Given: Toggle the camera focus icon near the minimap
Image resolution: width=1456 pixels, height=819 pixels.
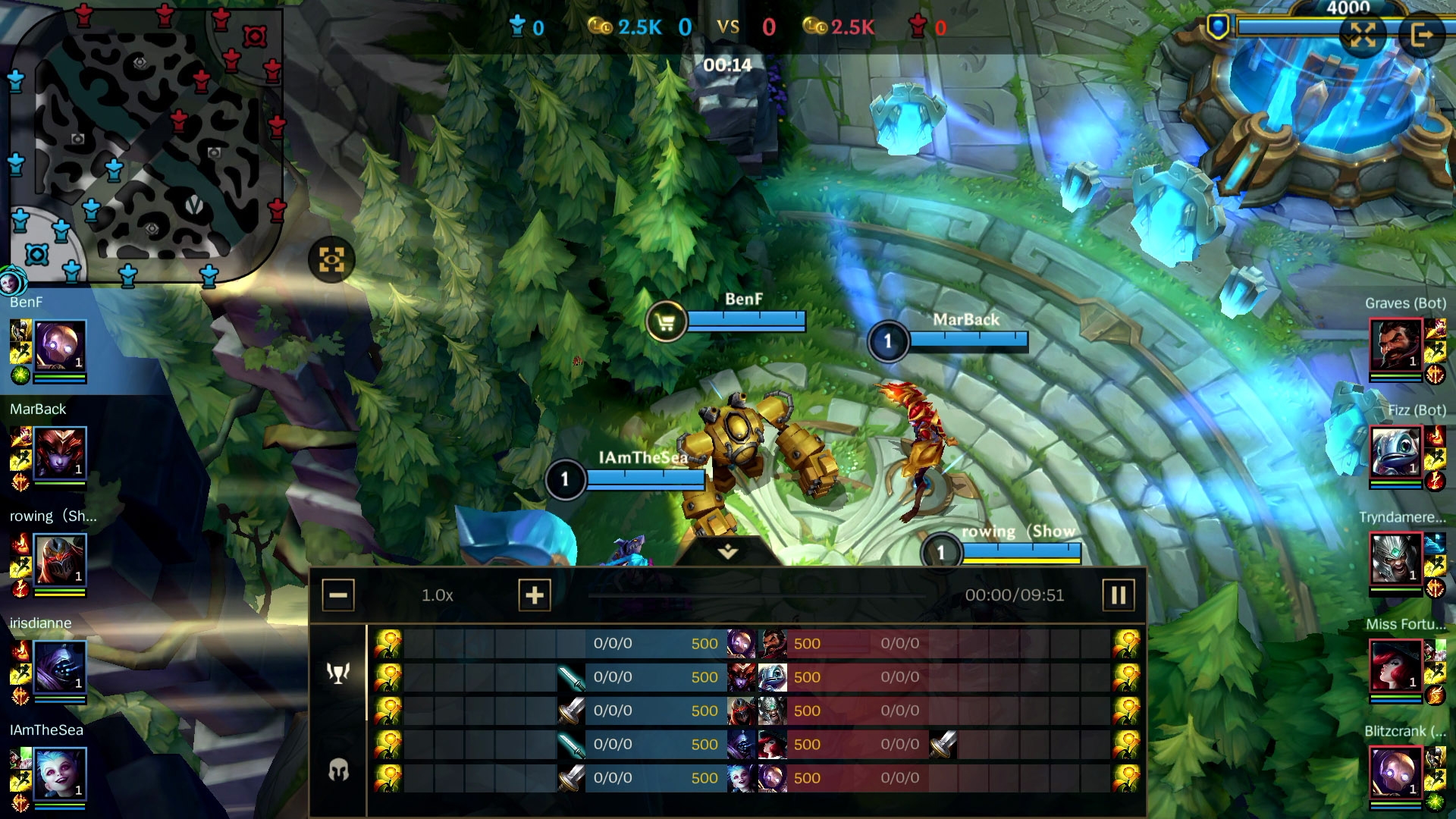Looking at the screenshot, I should (x=334, y=259).
